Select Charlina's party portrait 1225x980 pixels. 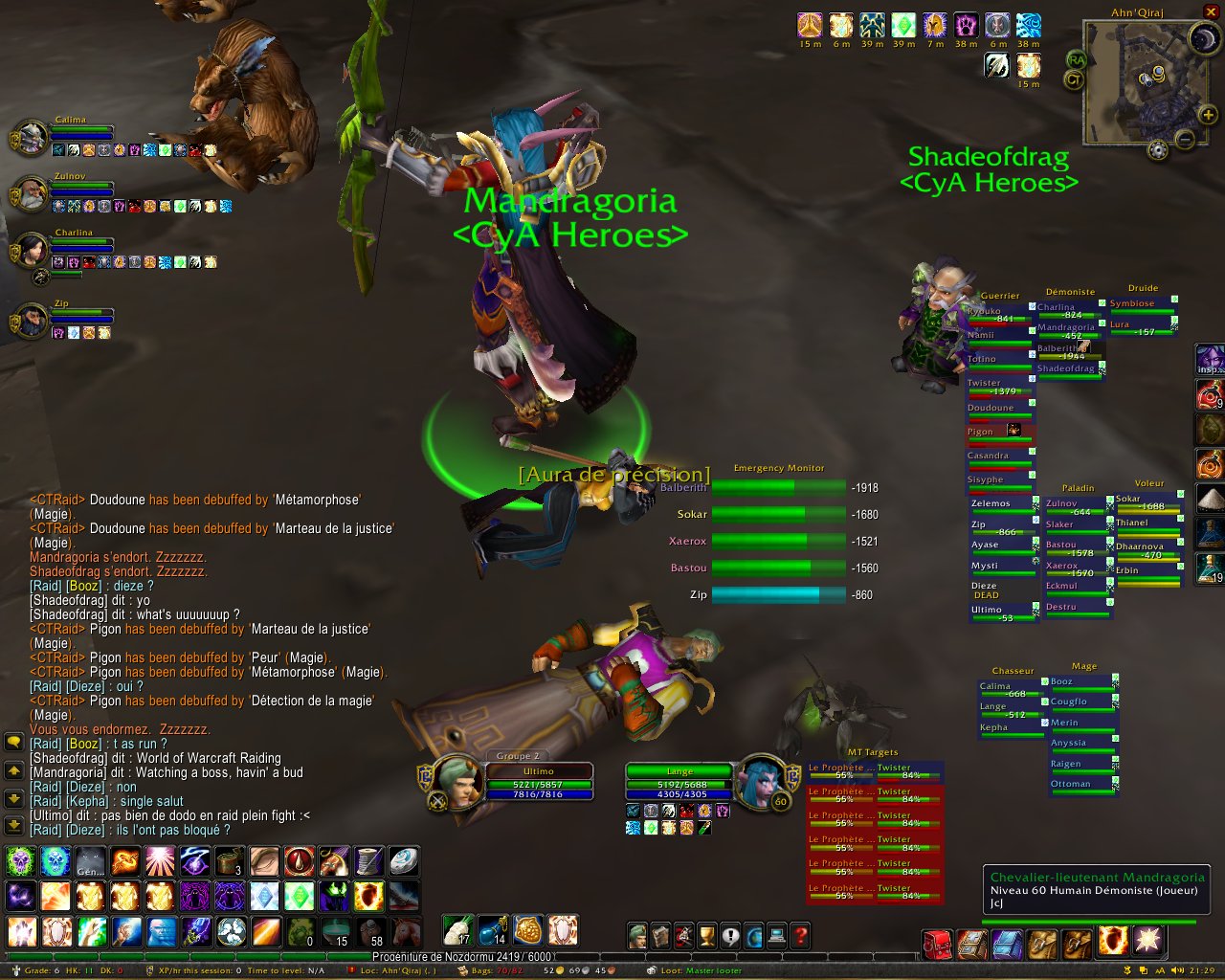coord(32,249)
